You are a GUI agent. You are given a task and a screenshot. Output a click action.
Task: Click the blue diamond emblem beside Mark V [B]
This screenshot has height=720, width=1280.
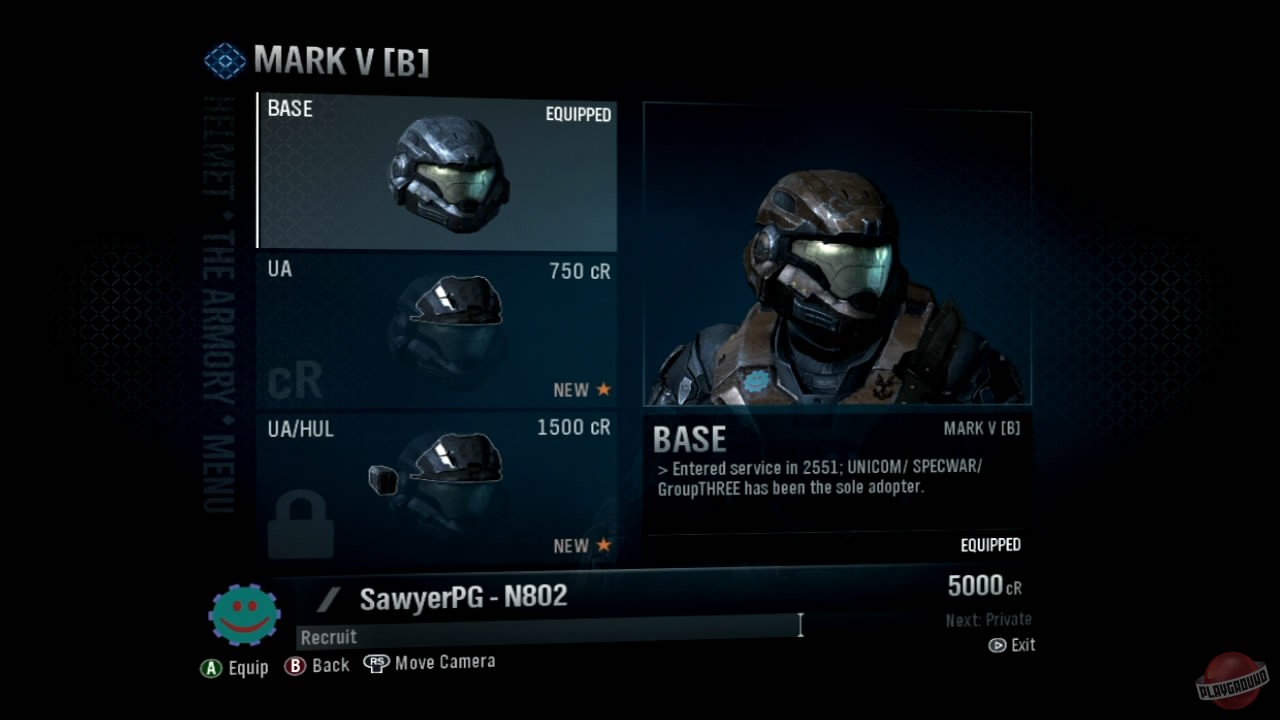click(224, 60)
